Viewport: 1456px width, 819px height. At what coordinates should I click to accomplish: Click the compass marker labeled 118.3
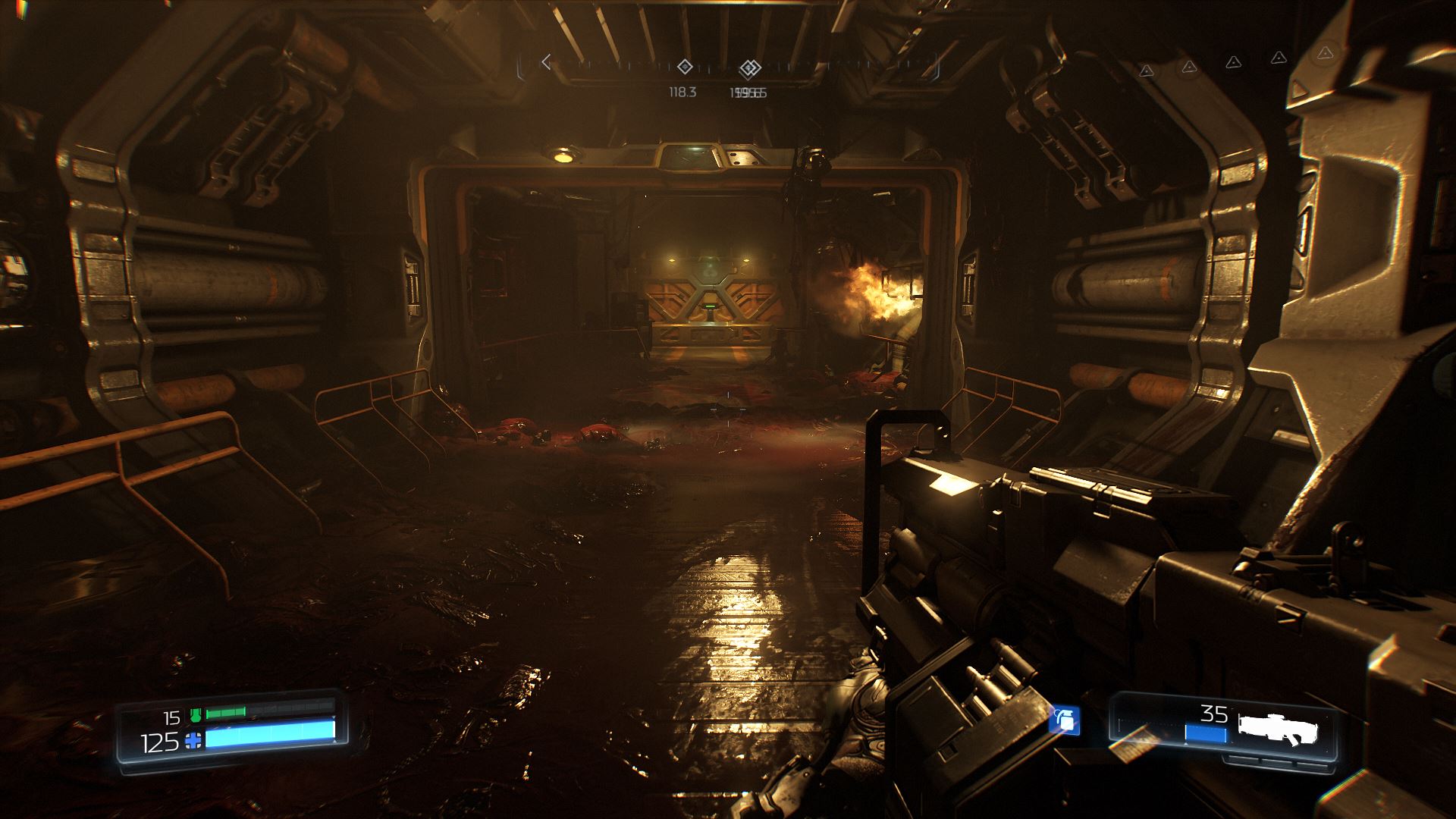[x=684, y=67]
